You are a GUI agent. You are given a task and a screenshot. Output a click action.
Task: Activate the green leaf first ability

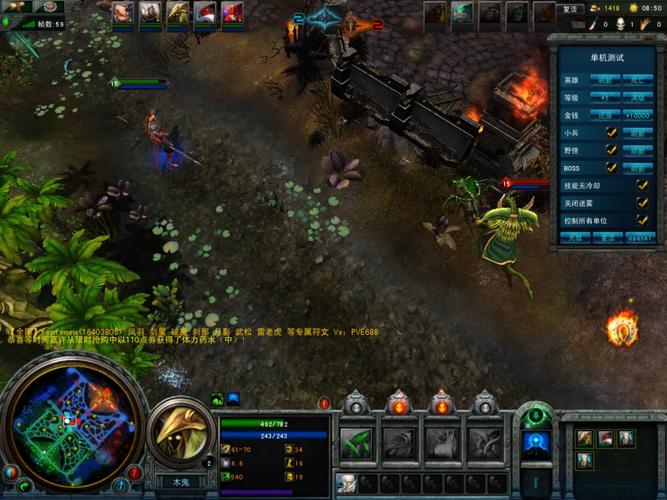pyautogui.click(x=357, y=442)
